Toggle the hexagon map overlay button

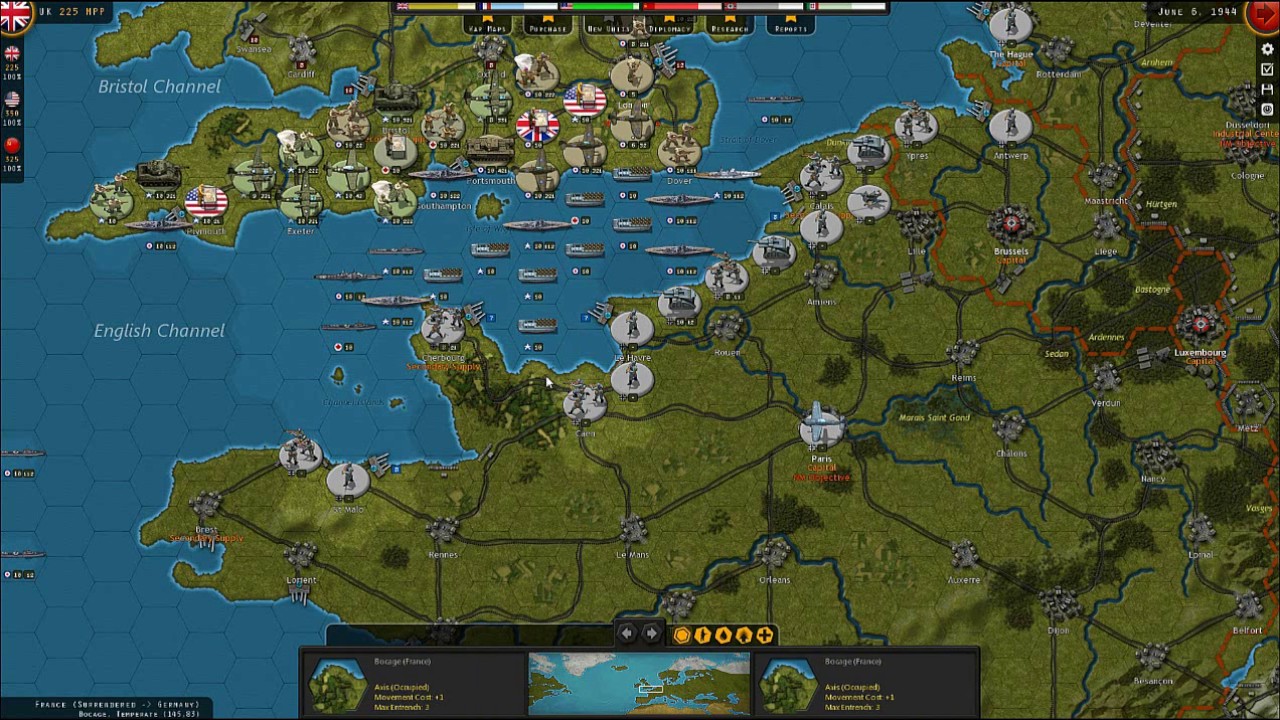pos(682,635)
